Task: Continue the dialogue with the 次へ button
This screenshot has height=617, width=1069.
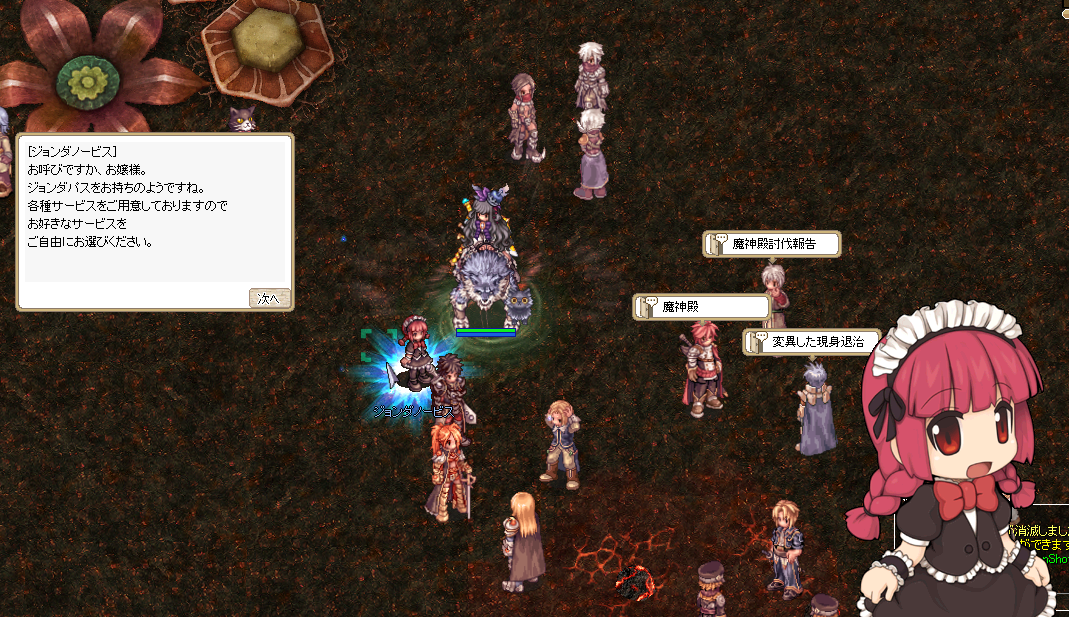Action: pos(269,298)
